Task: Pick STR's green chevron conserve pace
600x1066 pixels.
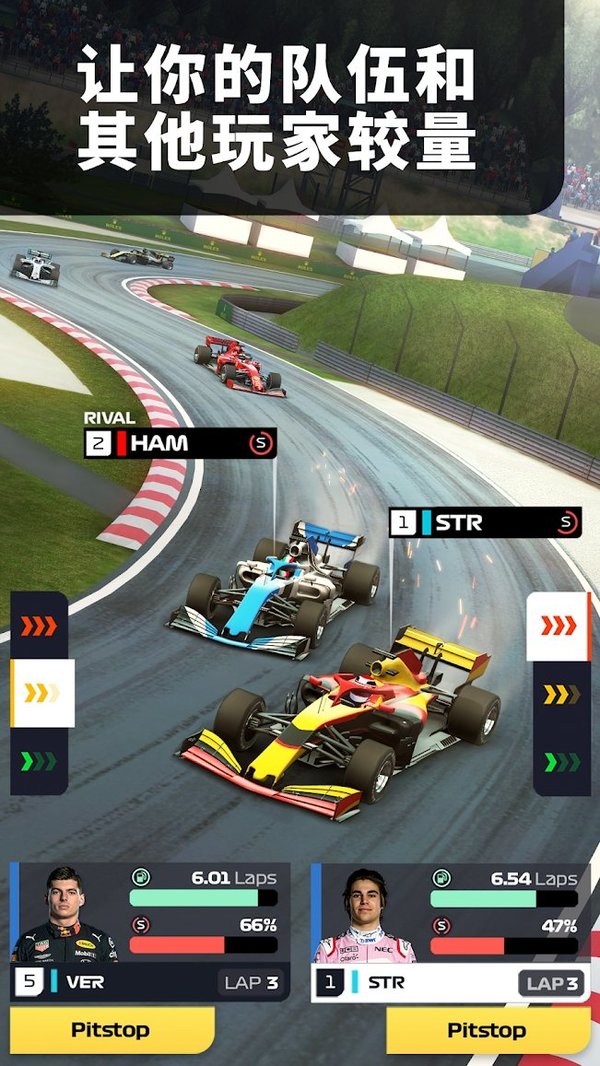Action: (x=561, y=762)
